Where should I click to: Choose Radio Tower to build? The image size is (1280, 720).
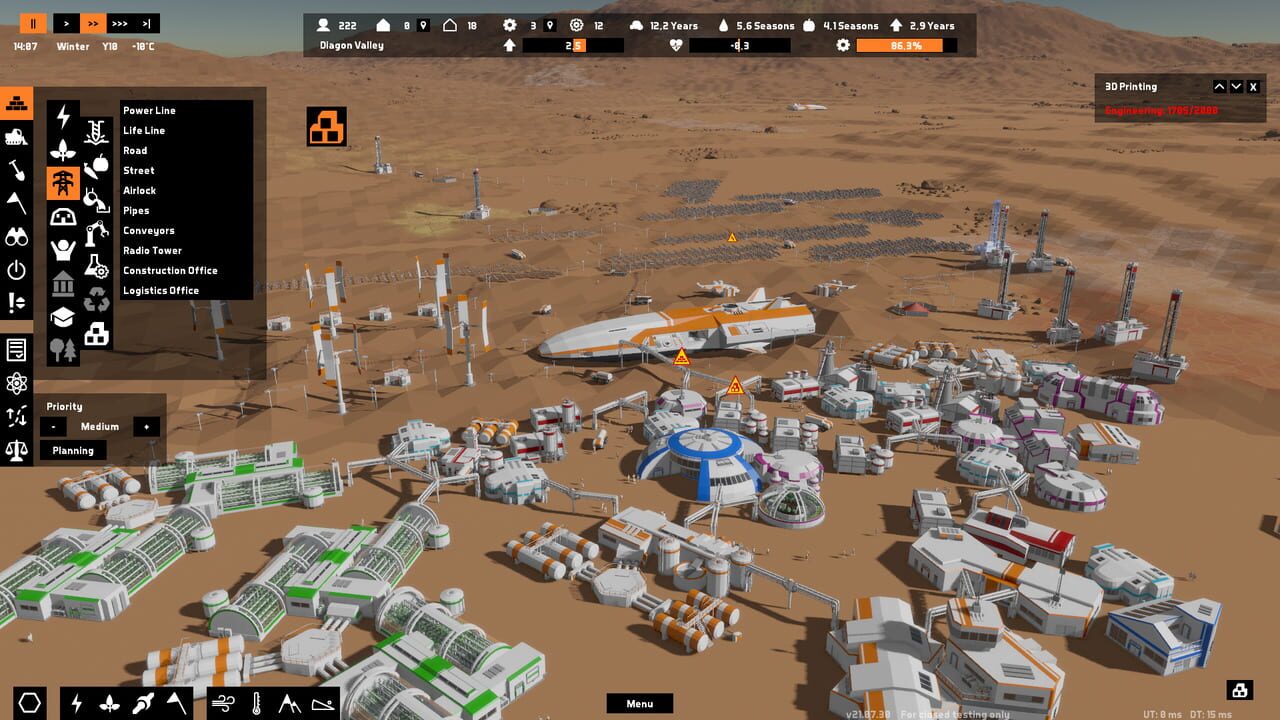coord(152,251)
